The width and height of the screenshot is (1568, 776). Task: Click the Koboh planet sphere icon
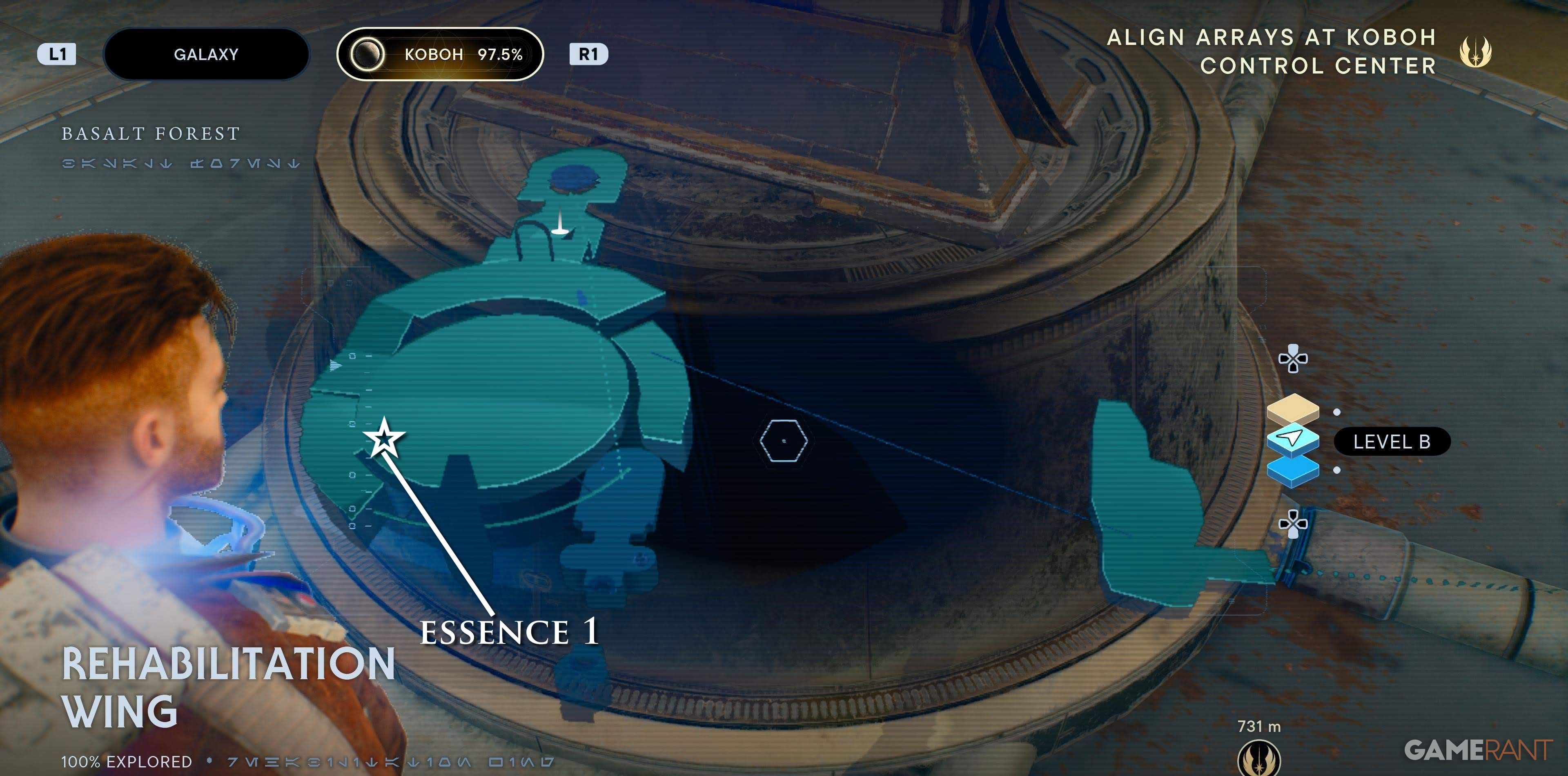pos(368,55)
